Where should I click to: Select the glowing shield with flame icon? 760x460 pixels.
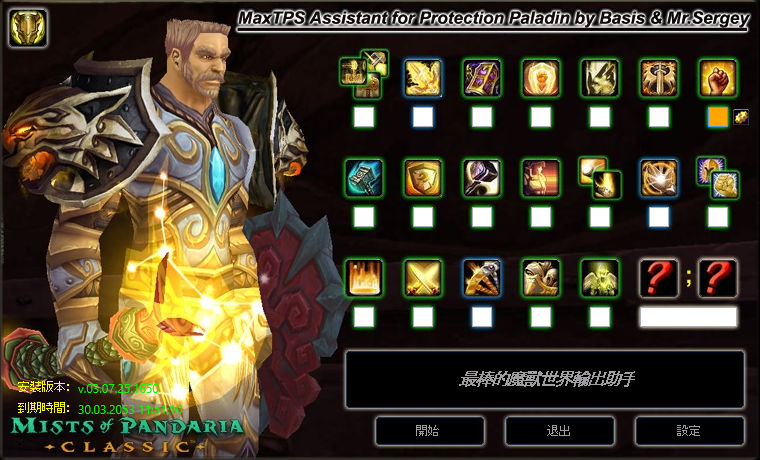540,77
